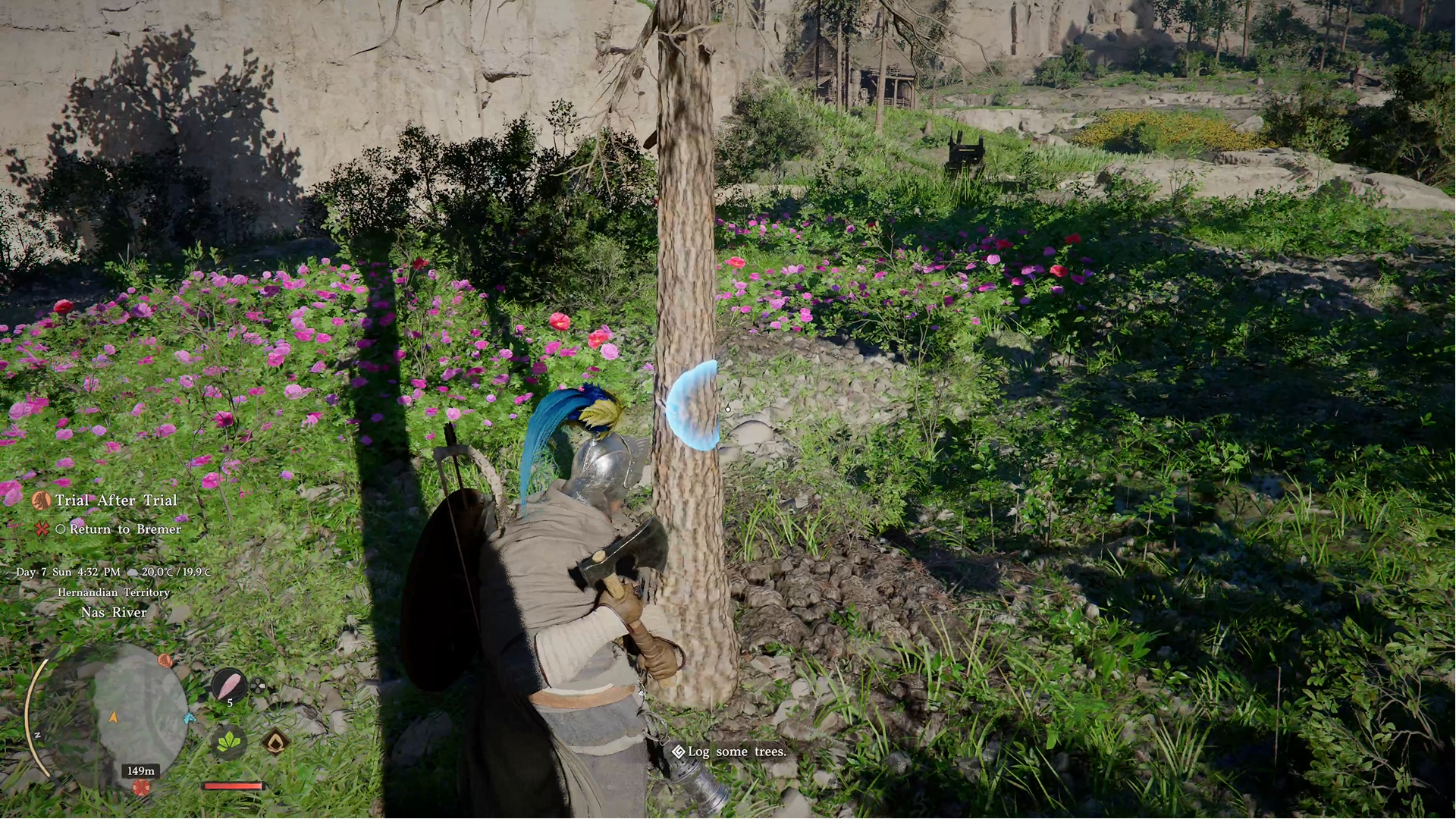Select the teal arrow marker on the minimap
The width and height of the screenshot is (1456, 819).
coord(188,719)
